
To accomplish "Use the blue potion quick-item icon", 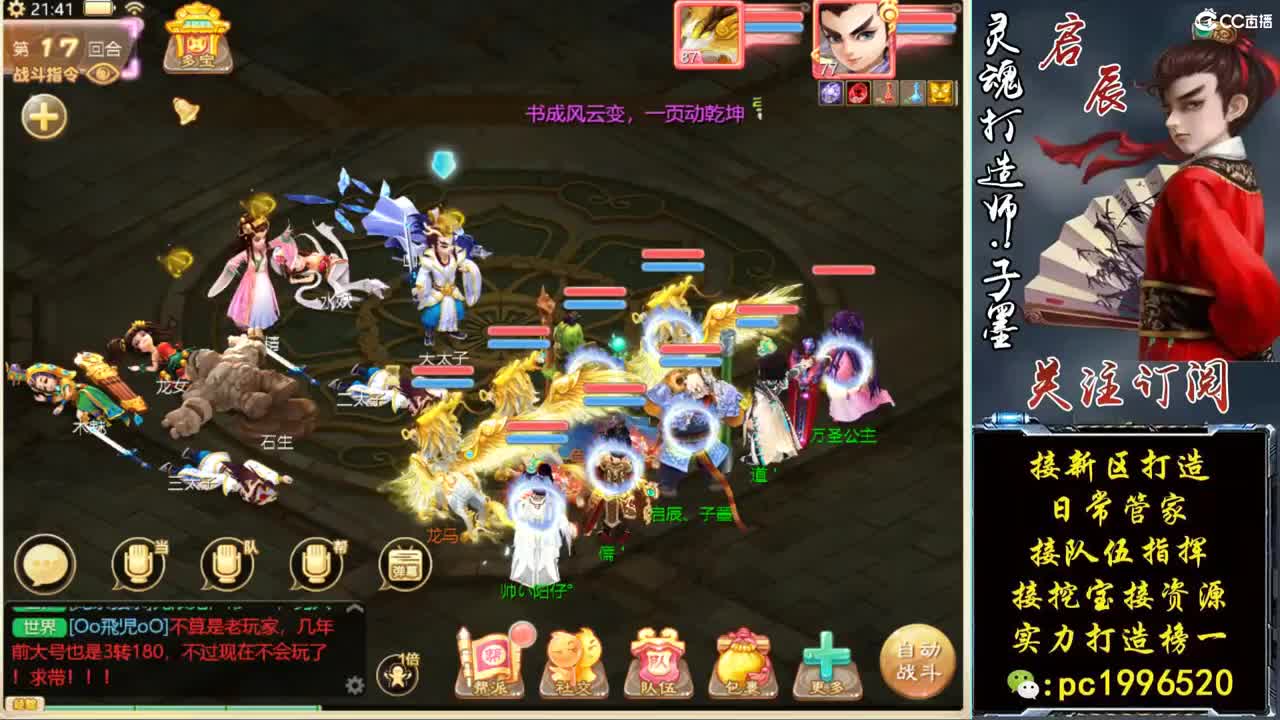I will tap(913, 93).
